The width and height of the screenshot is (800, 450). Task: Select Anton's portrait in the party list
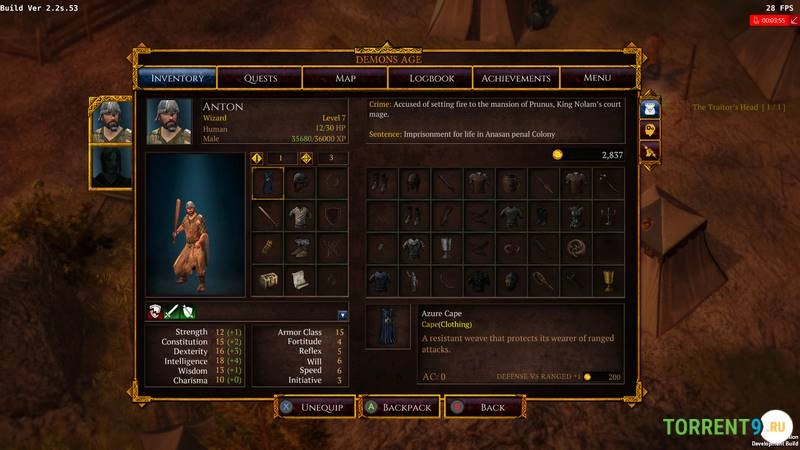tap(111, 121)
